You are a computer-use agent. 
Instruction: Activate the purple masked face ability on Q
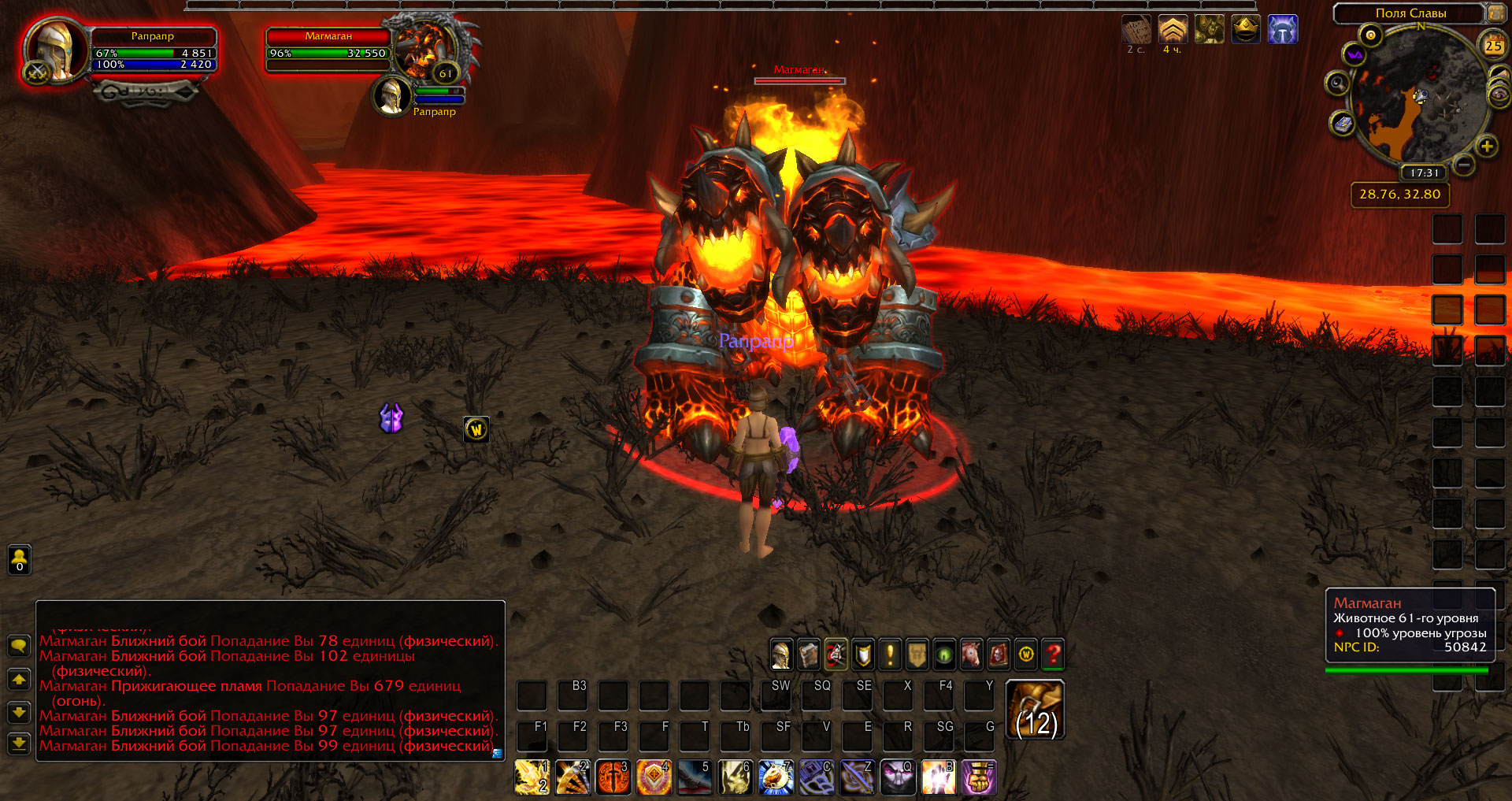click(x=898, y=777)
